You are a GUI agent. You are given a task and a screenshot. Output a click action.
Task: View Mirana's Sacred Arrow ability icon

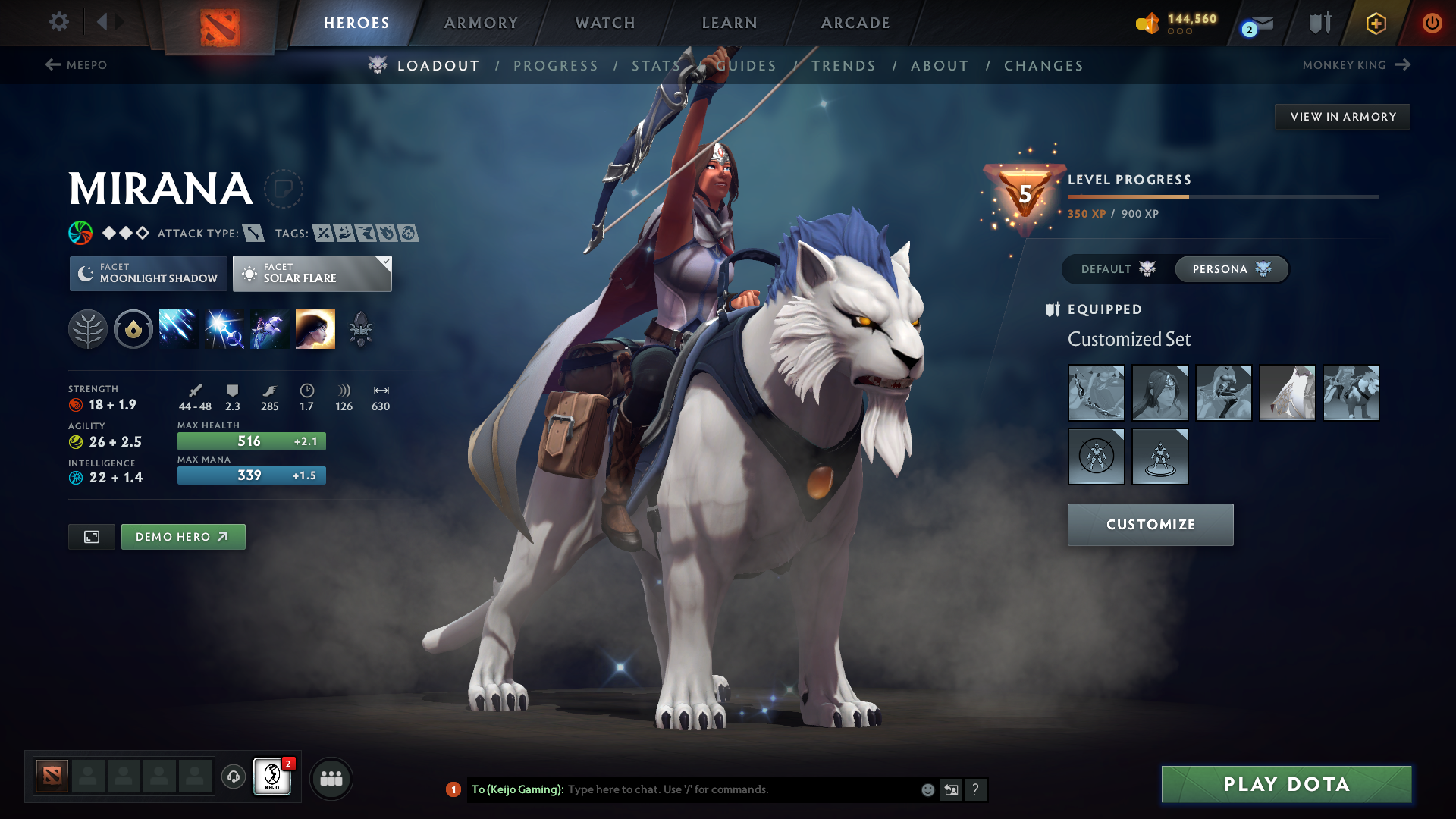[224, 328]
